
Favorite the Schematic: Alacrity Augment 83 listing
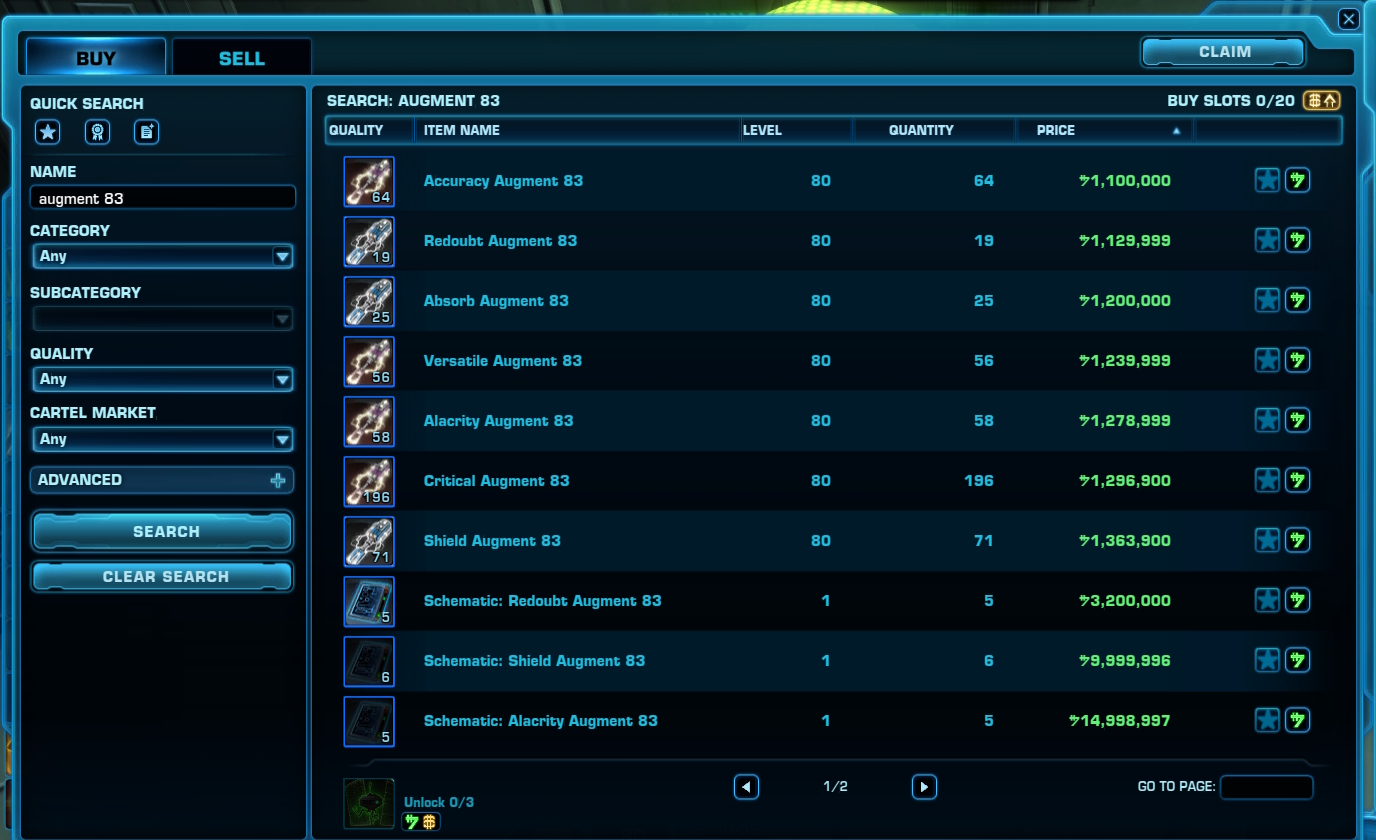(x=1266, y=720)
